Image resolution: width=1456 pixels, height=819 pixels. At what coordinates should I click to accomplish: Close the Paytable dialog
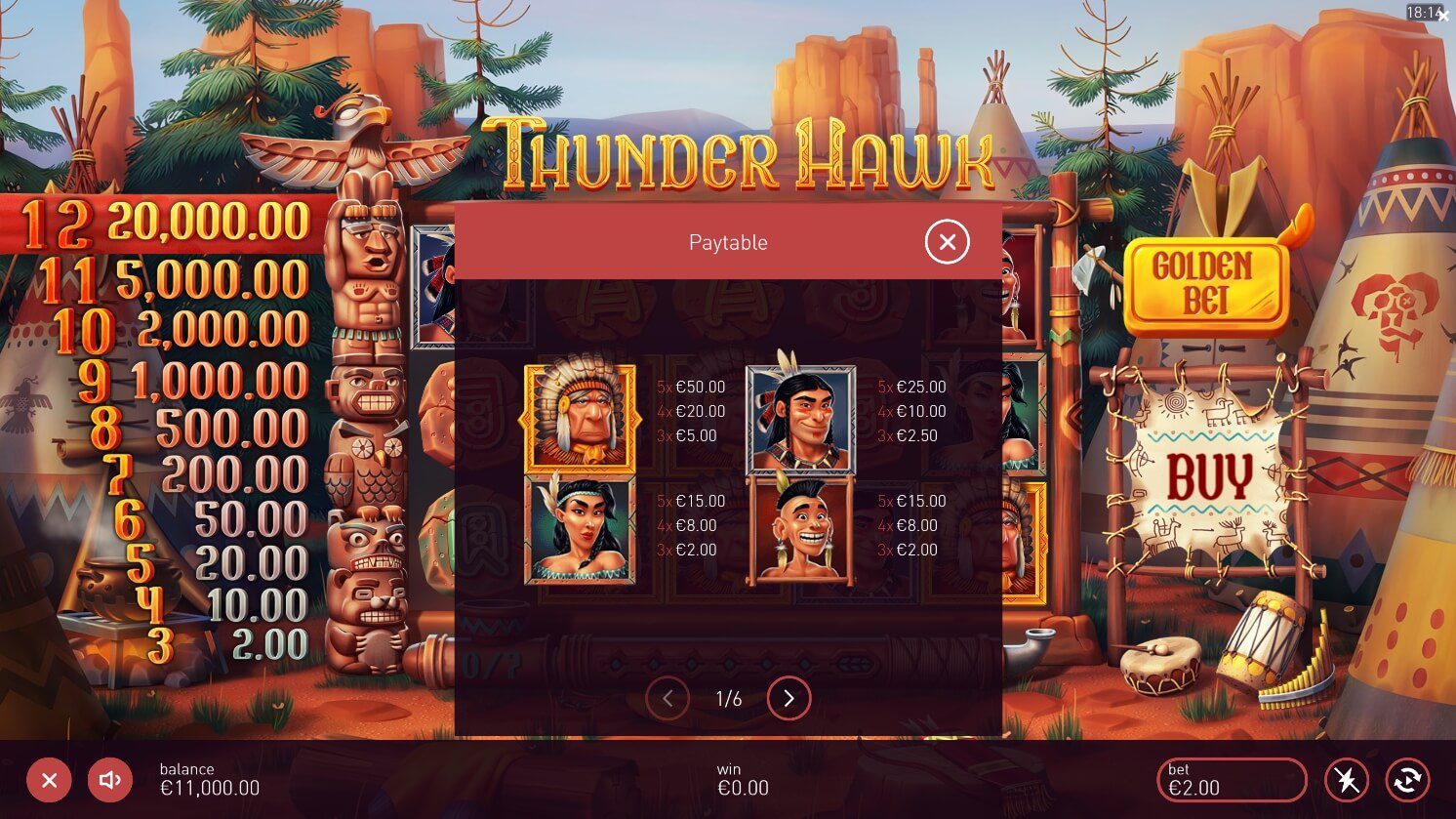point(946,242)
